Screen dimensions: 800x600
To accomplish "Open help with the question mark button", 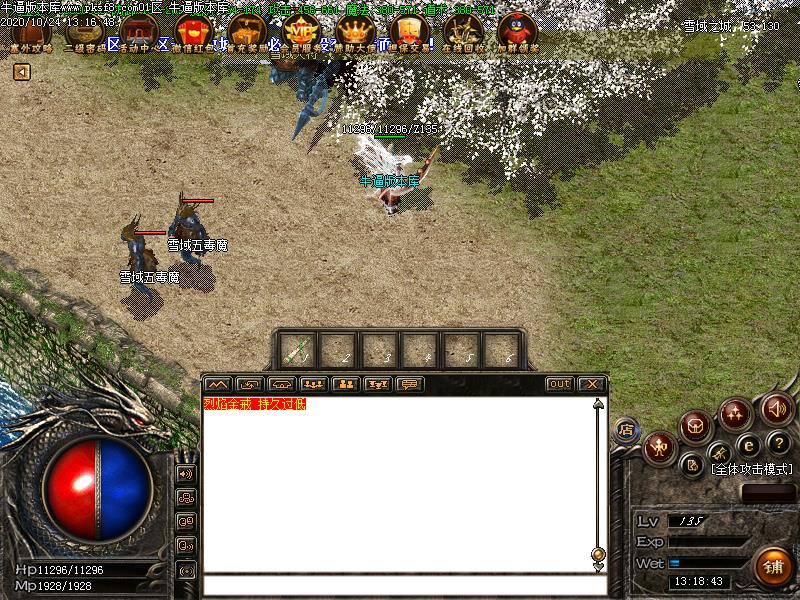I will pos(779,443).
